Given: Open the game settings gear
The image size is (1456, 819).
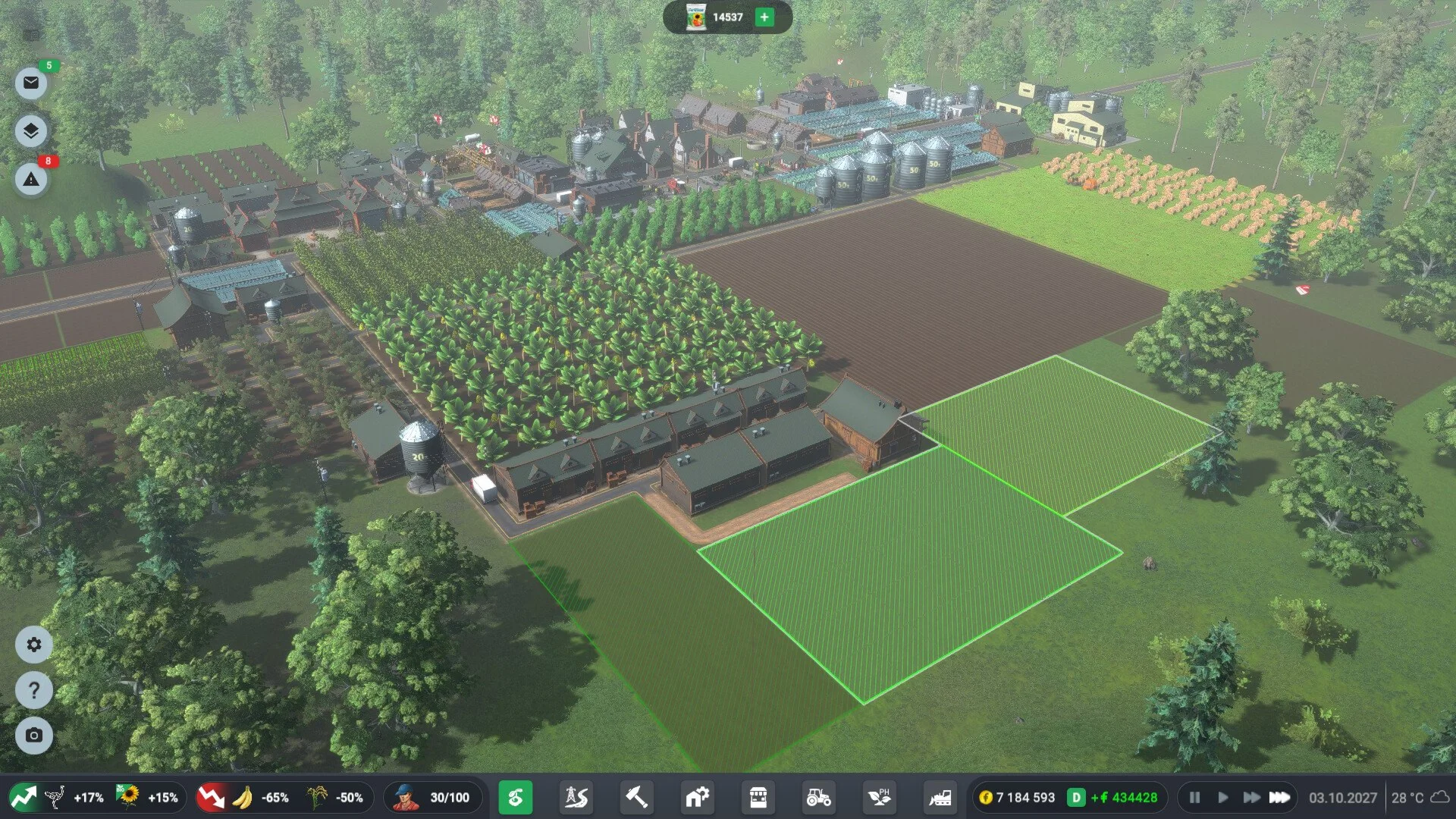Looking at the screenshot, I should (34, 645).
